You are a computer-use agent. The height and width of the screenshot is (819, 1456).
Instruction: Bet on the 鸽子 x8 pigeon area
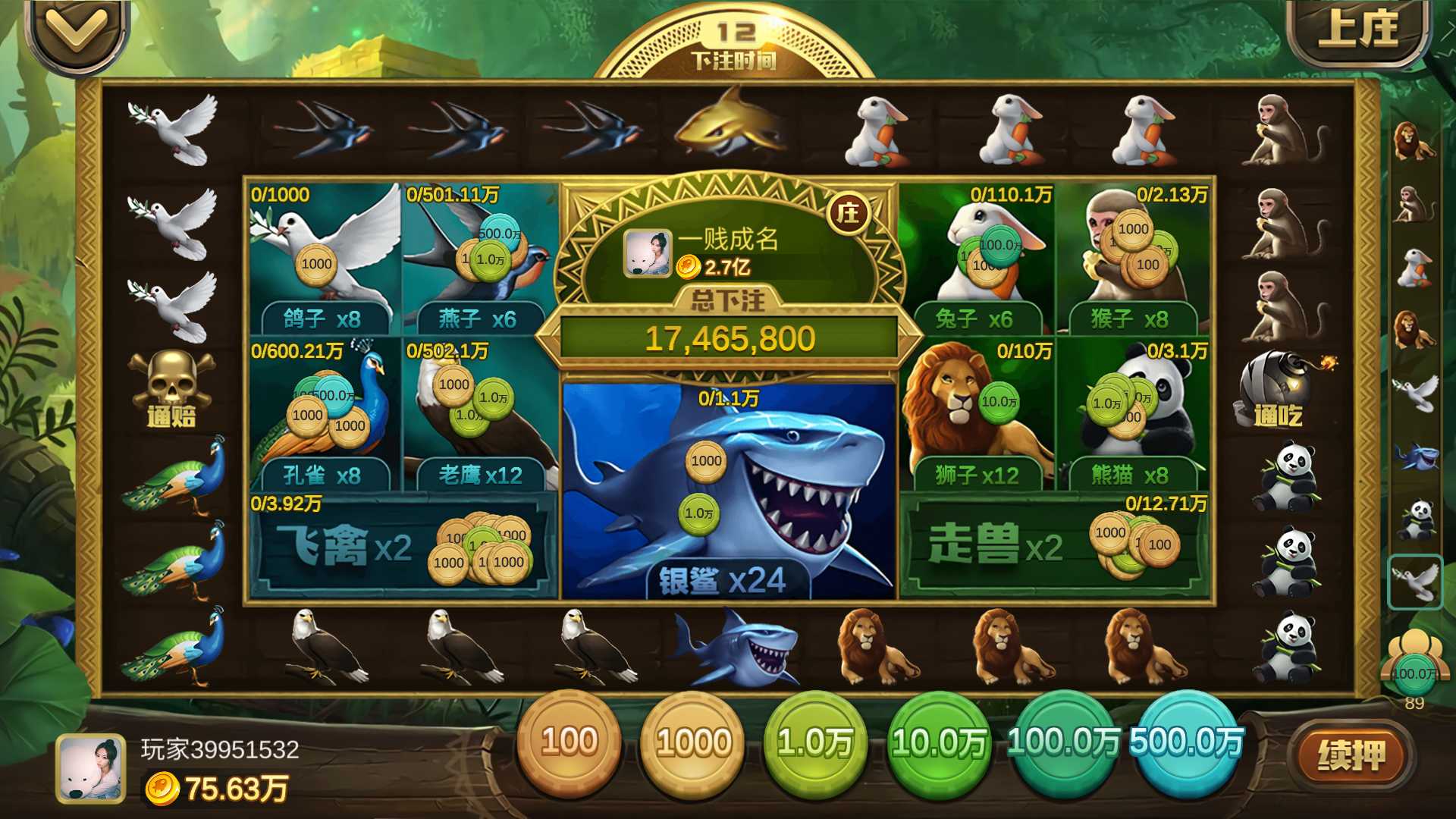322,258
